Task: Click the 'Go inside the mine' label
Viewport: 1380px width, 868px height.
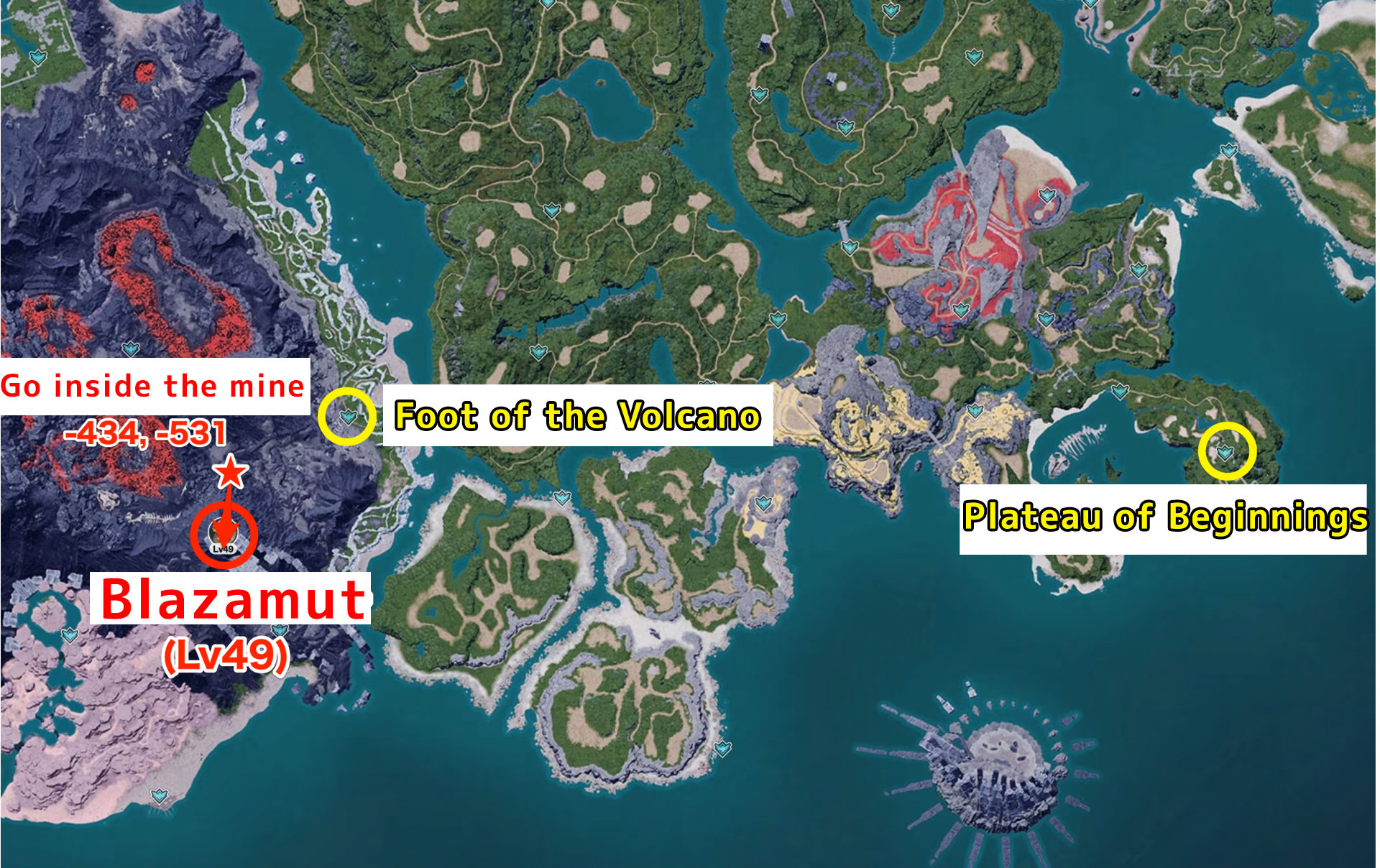Action: (155, 386)
